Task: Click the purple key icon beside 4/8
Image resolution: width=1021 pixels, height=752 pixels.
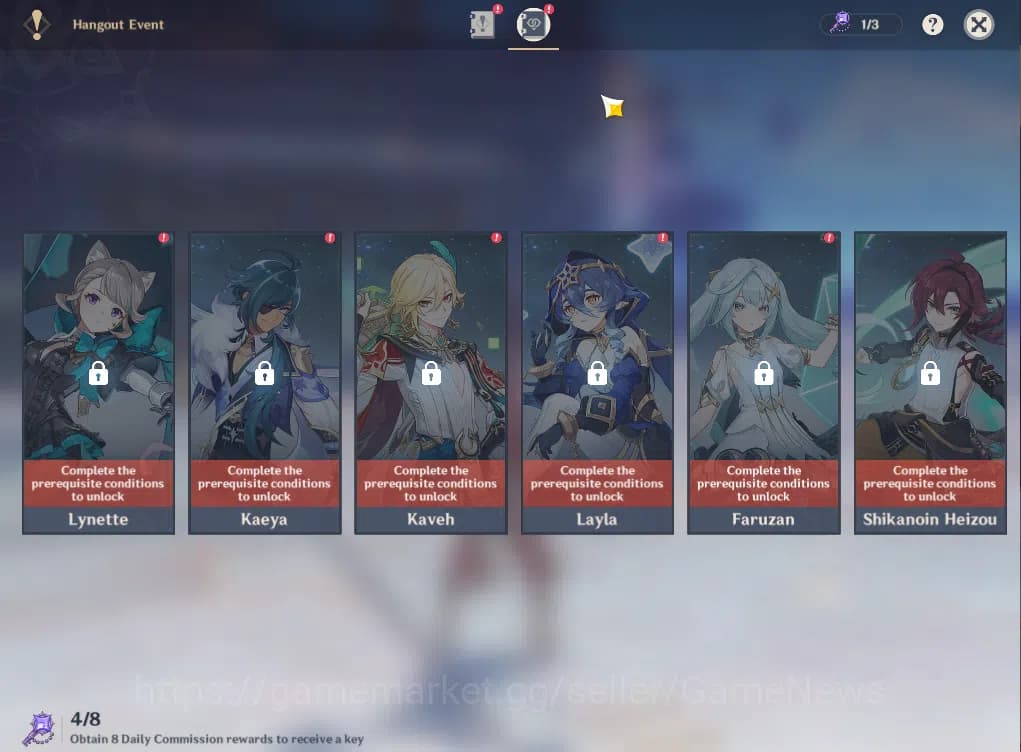Action: tap(41, 729)
